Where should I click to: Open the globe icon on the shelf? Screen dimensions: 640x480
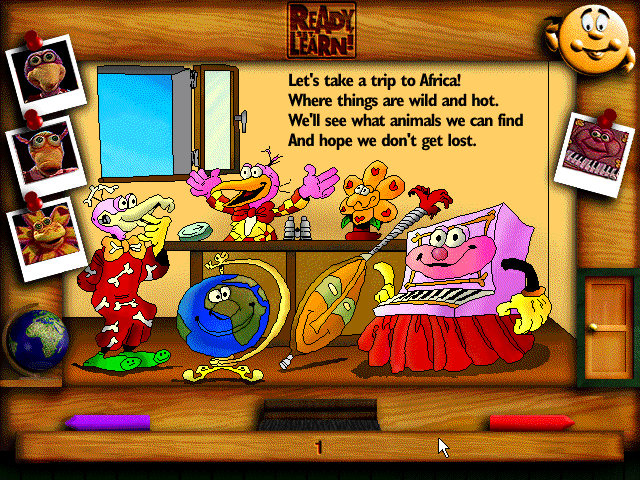tap(36, 341)
